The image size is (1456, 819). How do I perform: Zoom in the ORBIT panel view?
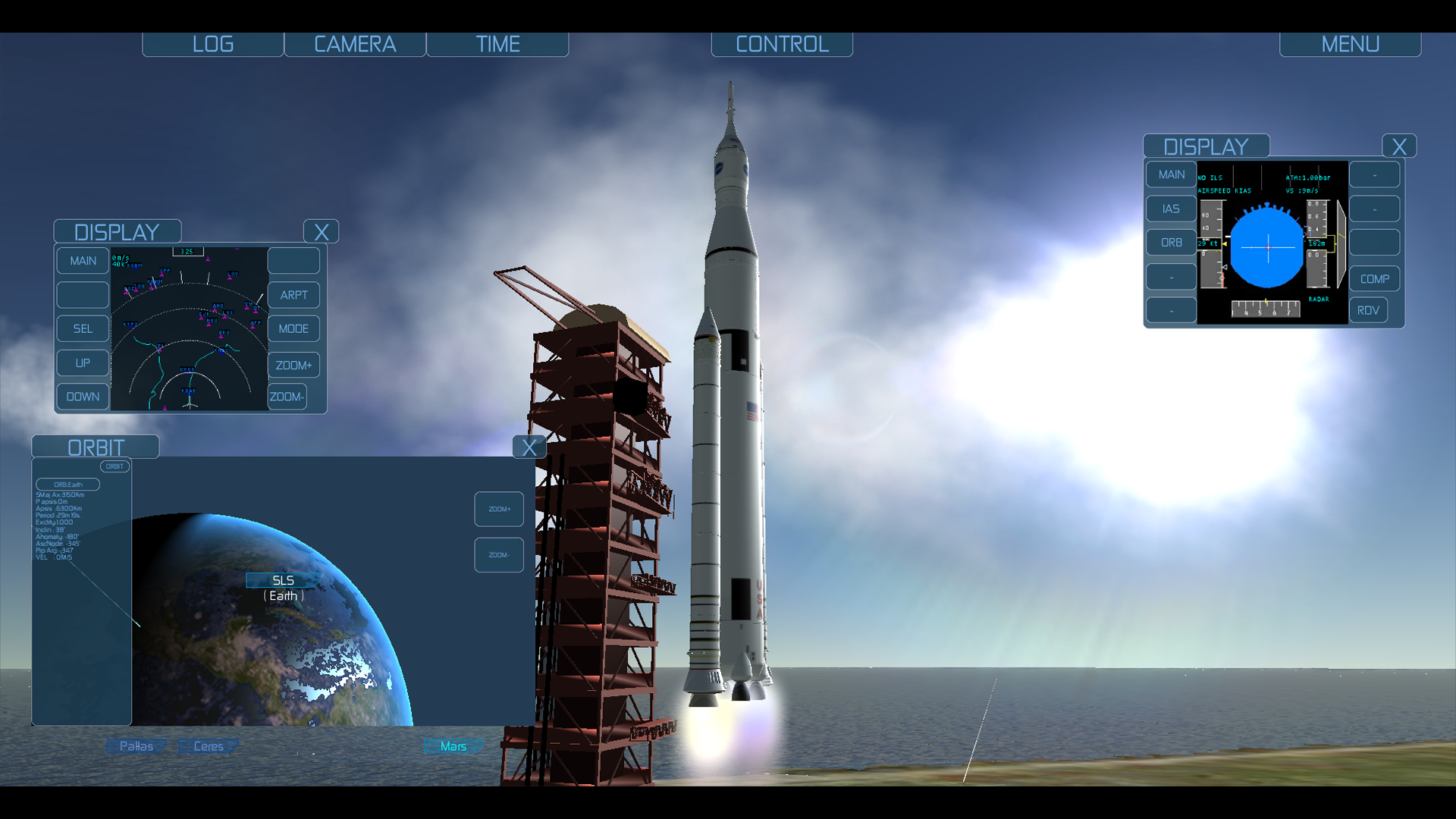[499, 509]
